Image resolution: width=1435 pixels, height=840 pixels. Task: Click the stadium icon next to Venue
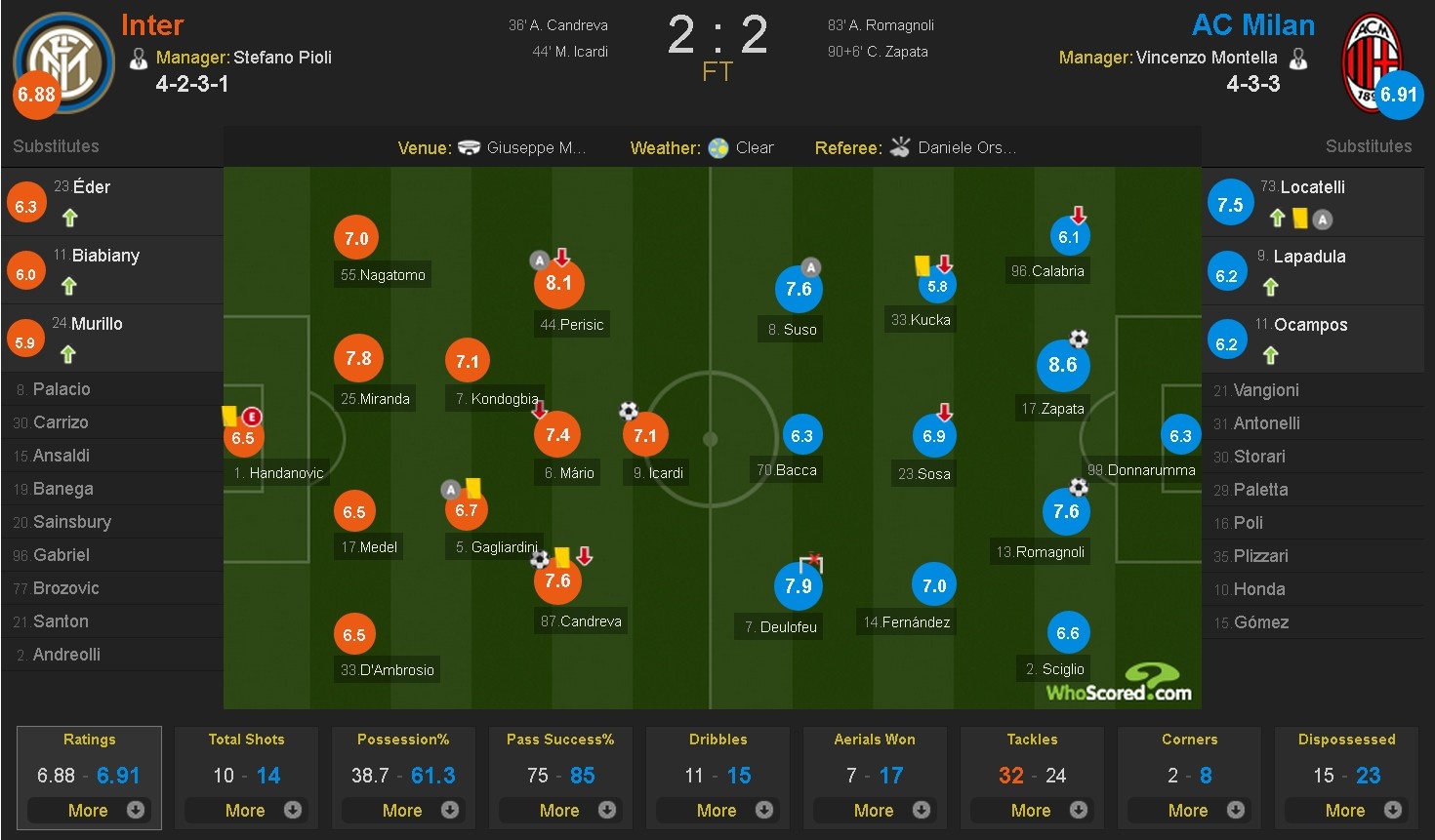pos(470,147)
